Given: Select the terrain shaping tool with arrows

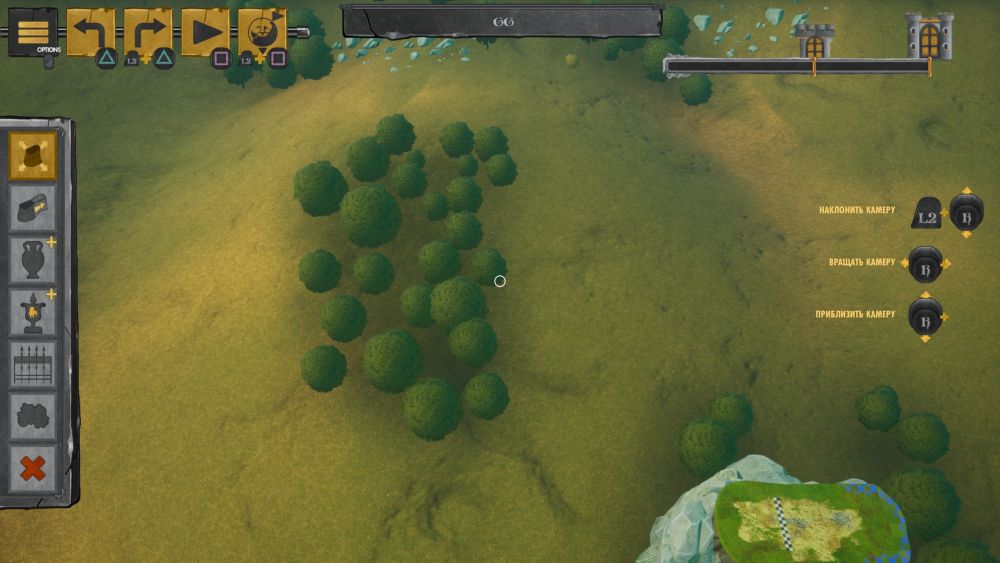Looking at the screenshot, I should pos(34,156).
